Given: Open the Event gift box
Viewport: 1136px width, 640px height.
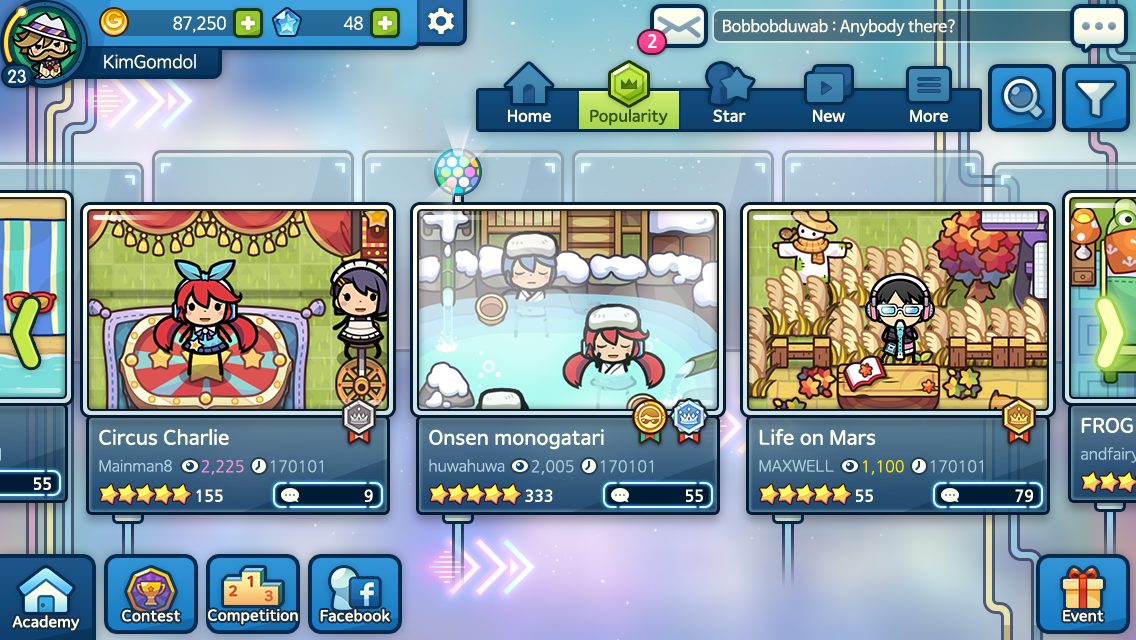Looking at the screenshot, I should pyautogui.click(x=1082, y=595).
